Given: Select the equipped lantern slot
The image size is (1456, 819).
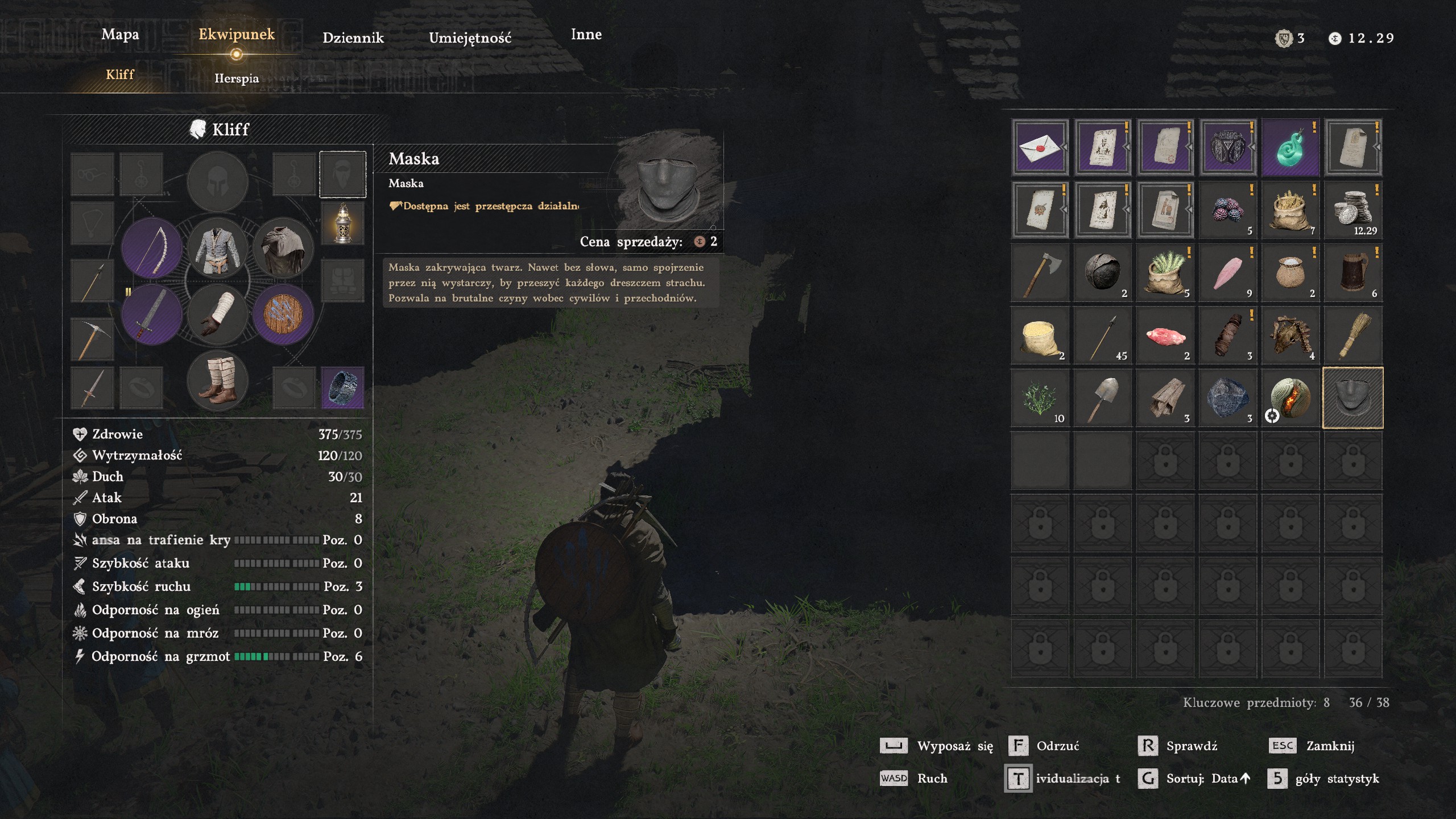Looking at the screenshot, I should click(342, 223).
